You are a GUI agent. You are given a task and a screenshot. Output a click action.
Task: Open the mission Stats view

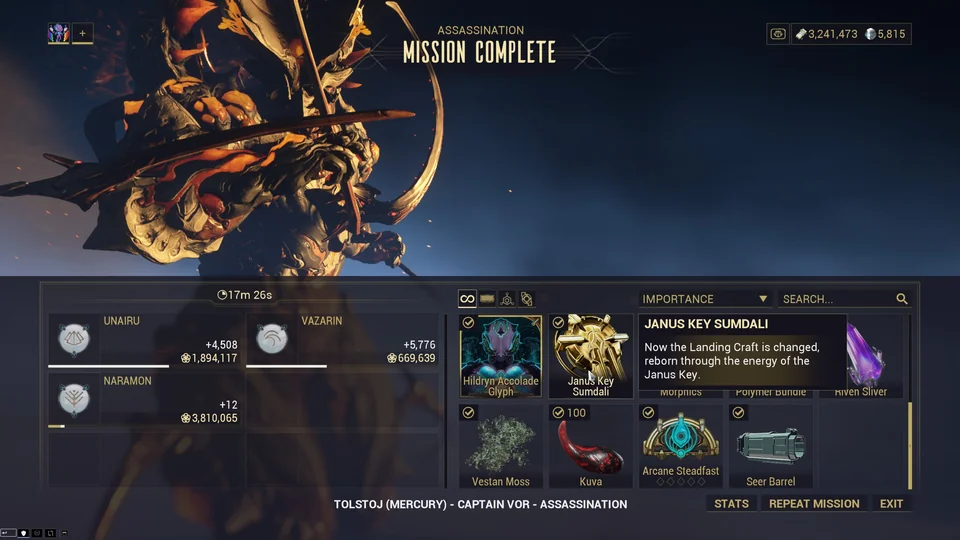click(731, 504)
